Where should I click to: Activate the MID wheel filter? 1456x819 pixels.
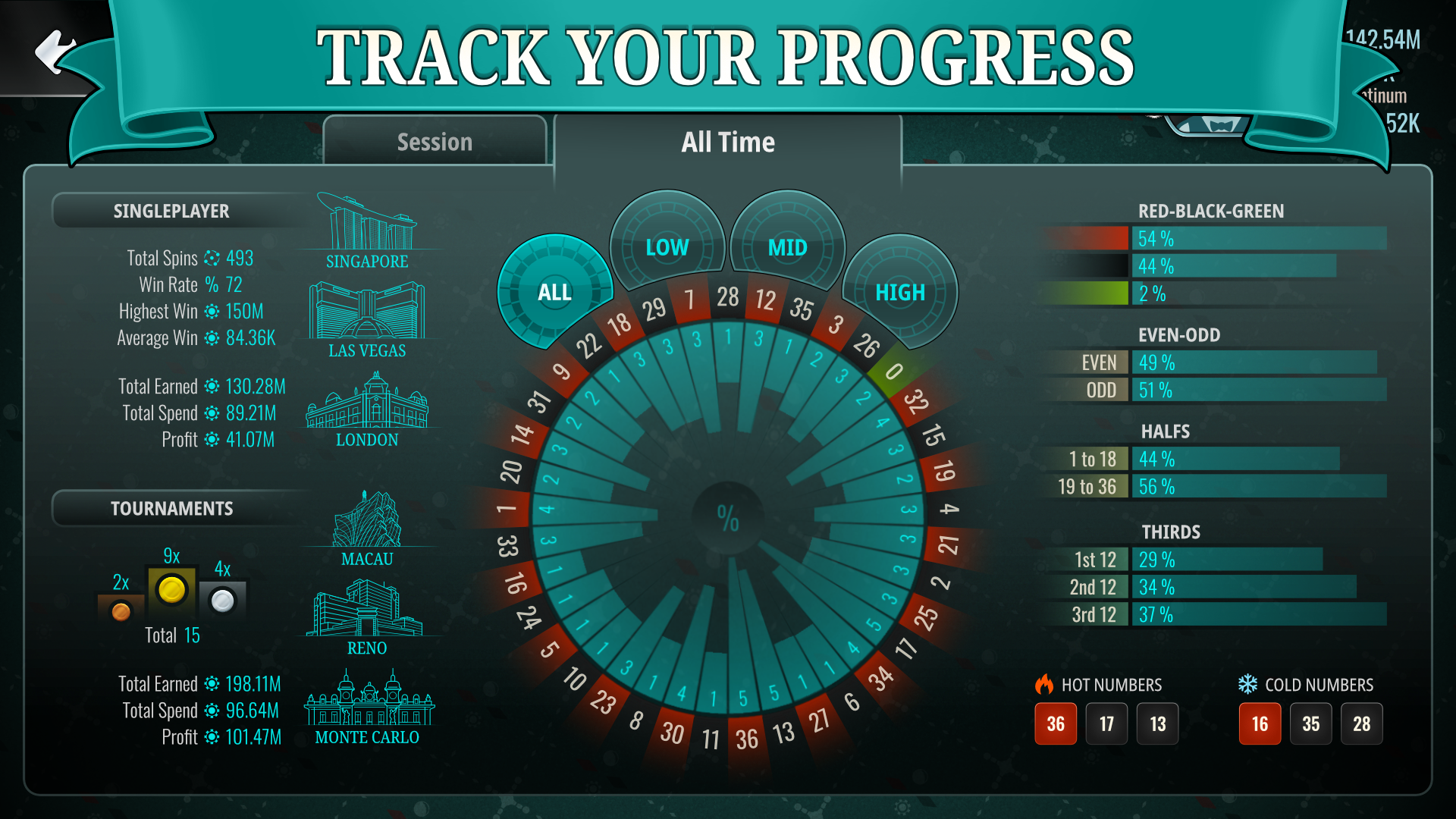click(787, 247)
